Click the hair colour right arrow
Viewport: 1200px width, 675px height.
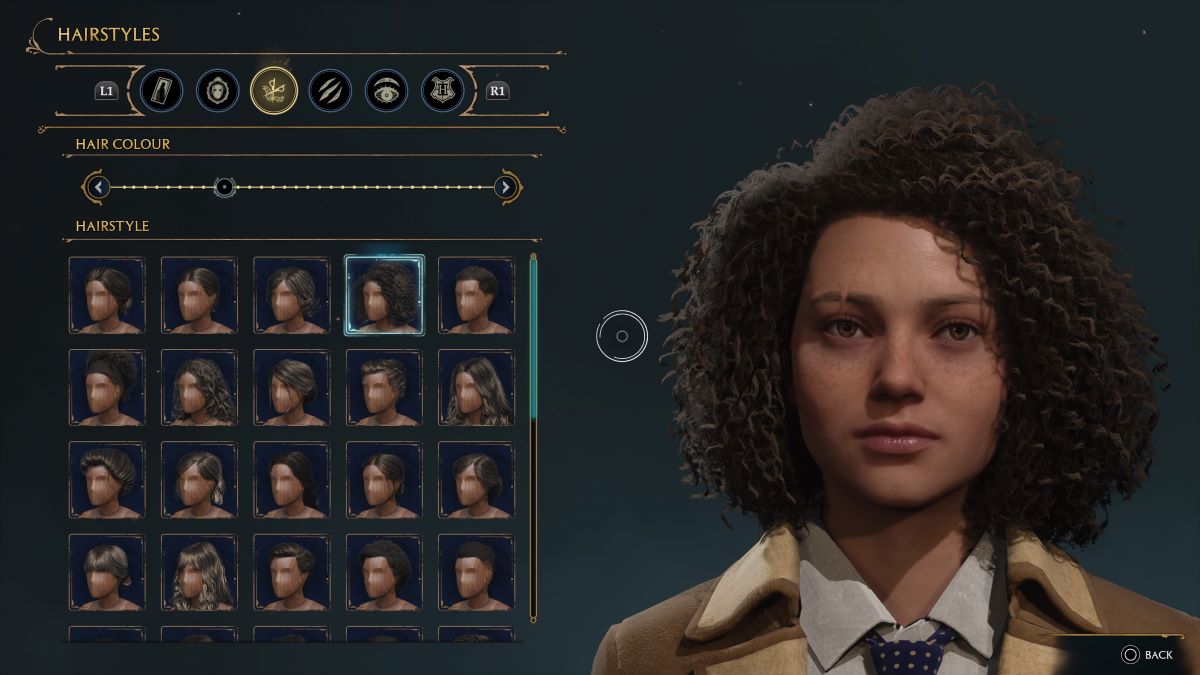[x=506, y=187]
